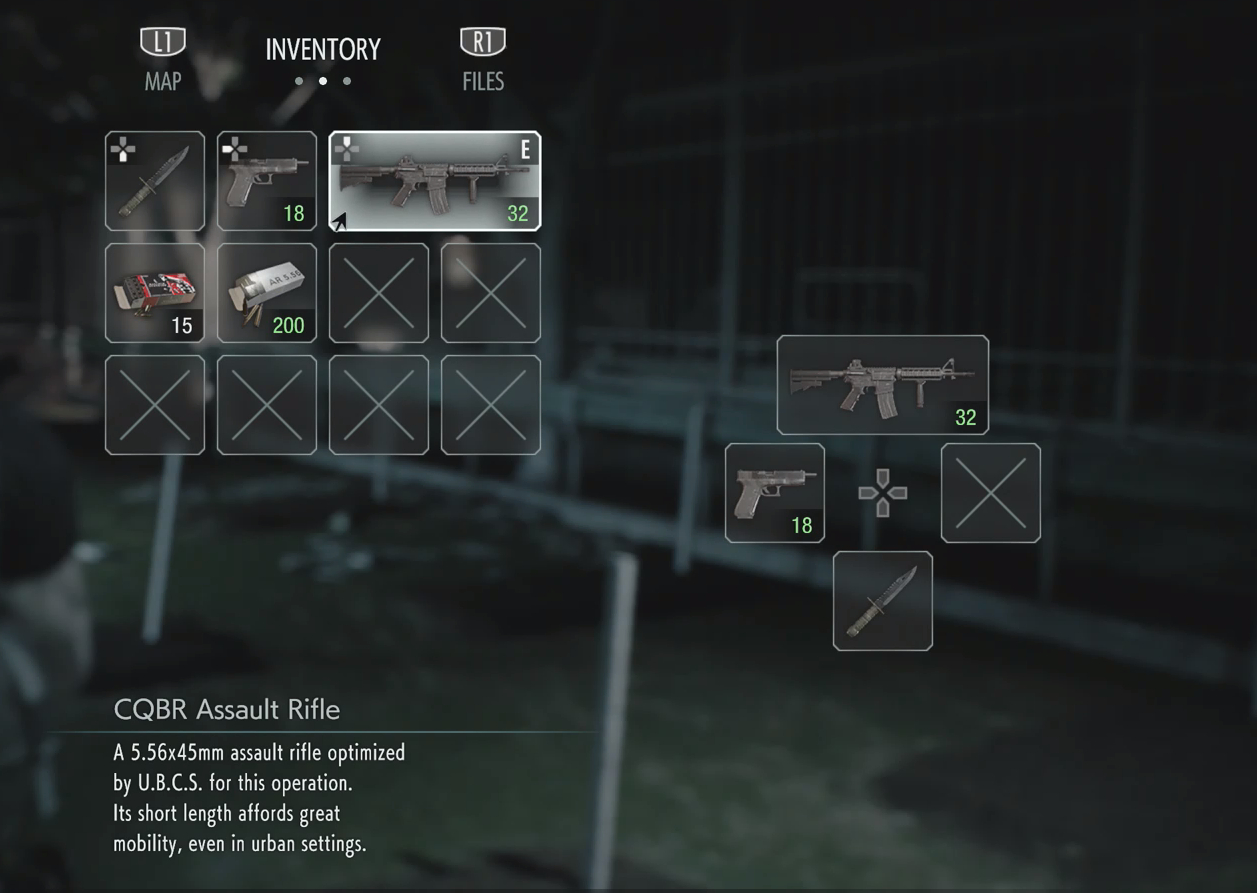The height and width of the screenshot is (893, 1257).
Task: Choose the handgun shortcut slot
Action: pyautogui.click(x=775, y=493)
